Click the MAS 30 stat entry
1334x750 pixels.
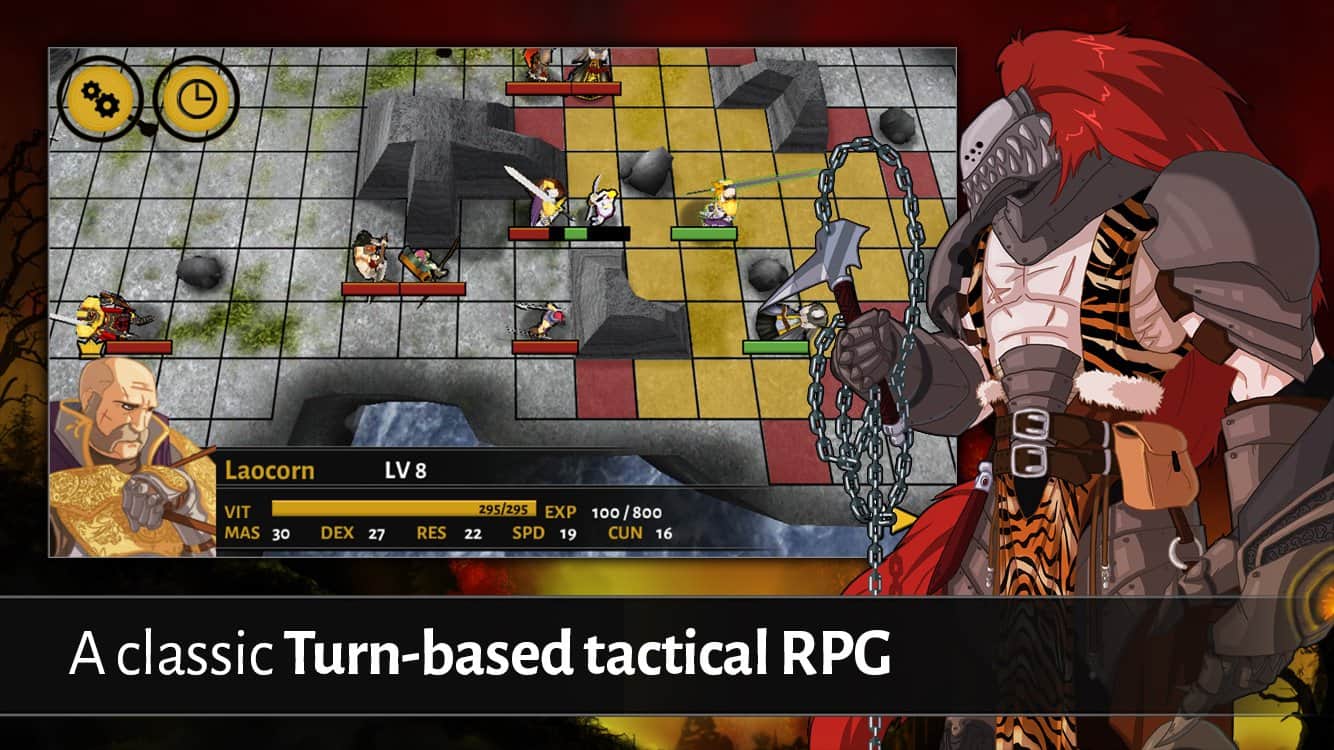click(258, 534)
